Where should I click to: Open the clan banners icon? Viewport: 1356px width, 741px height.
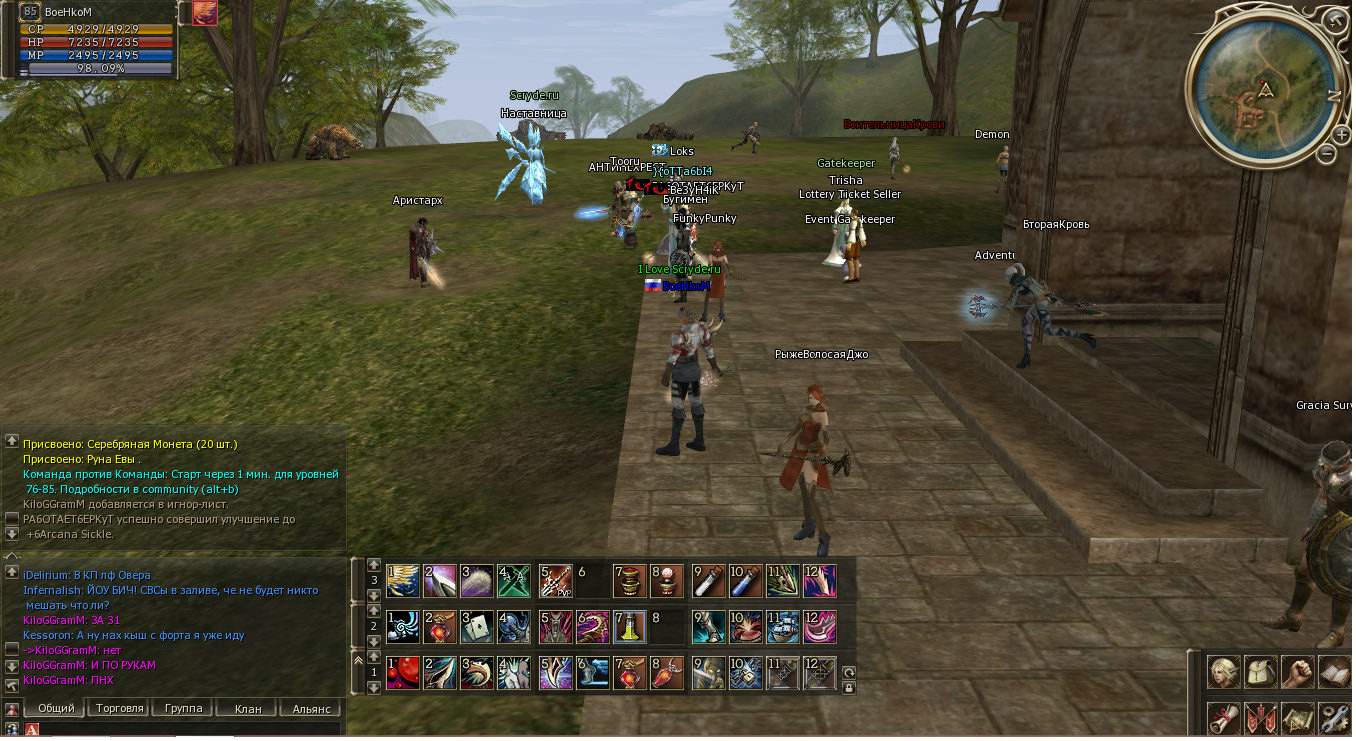pyautogui.click(x=1260, y=718)
